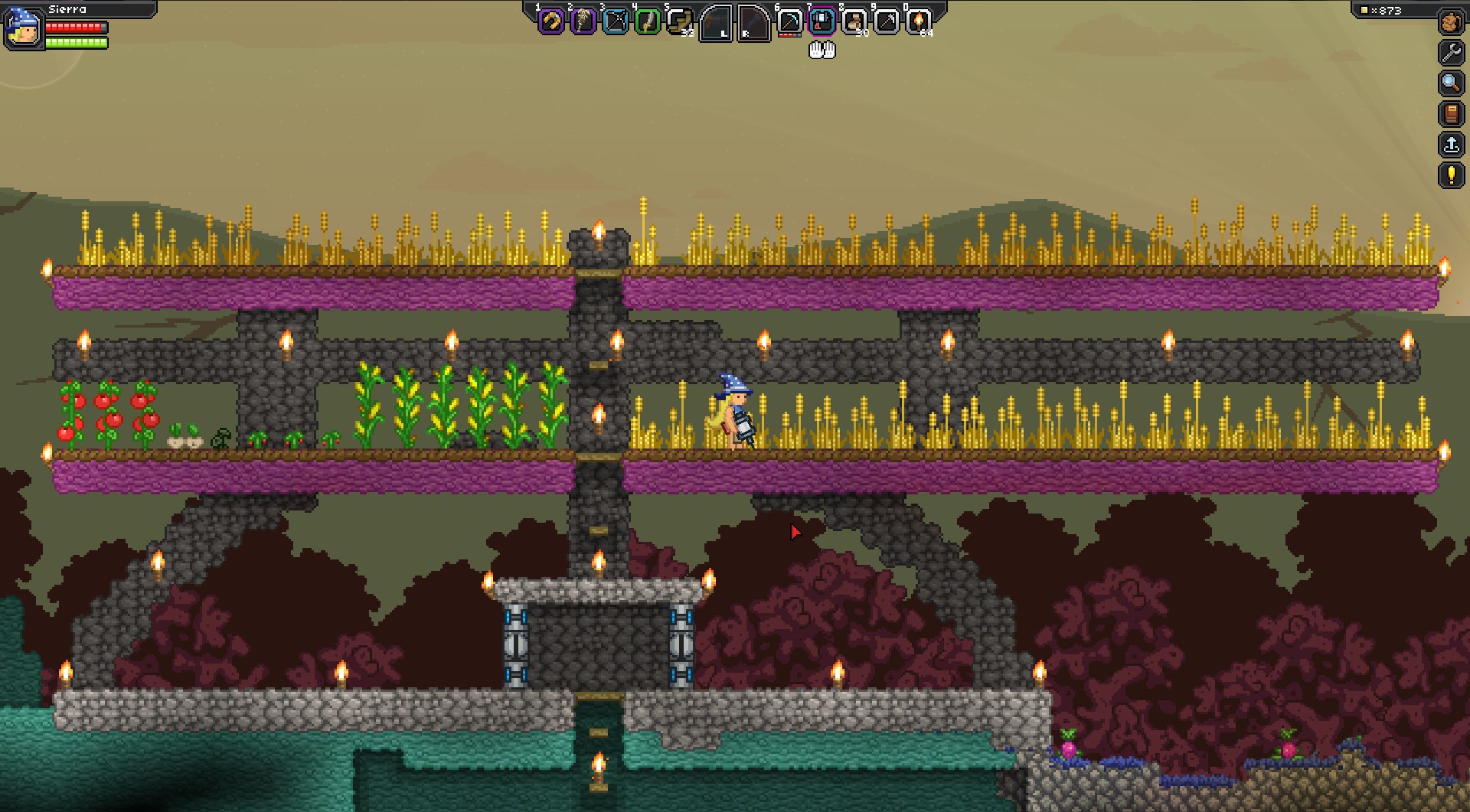Equip the pickaxe from hotbar slot 6
This screenshot has width=1470, height=812.
(x=789, y=21)
